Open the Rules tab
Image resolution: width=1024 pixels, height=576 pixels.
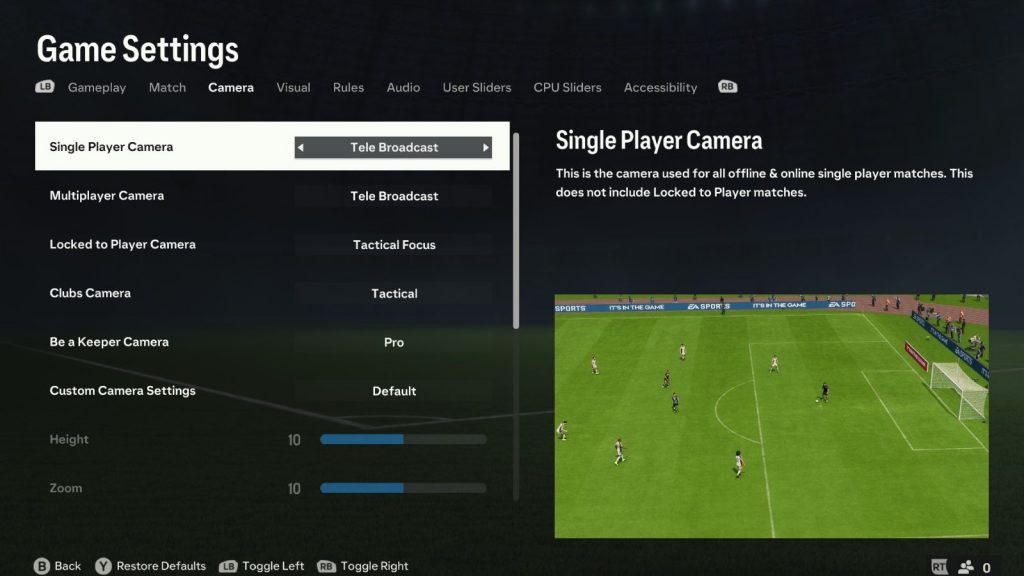348,88
